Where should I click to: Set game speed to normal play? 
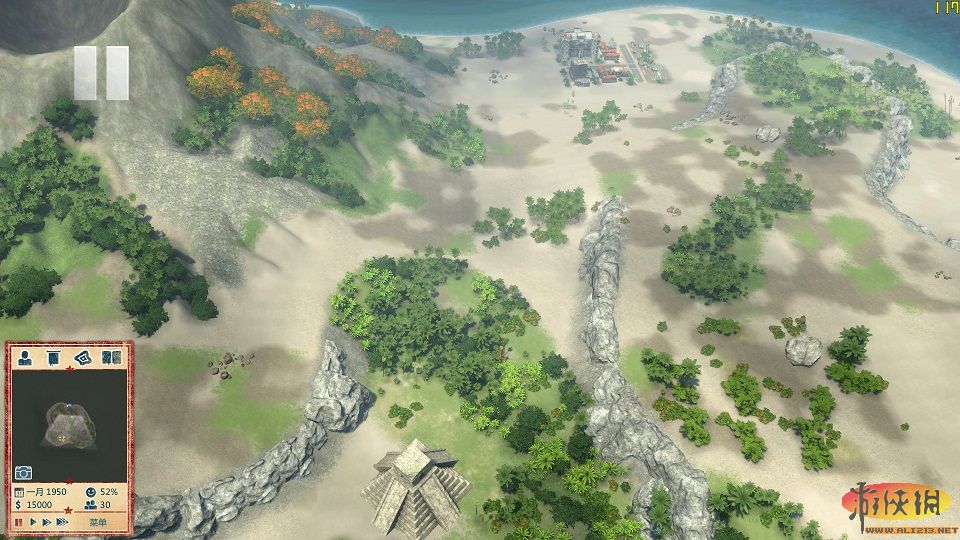[x=34, y=522]
